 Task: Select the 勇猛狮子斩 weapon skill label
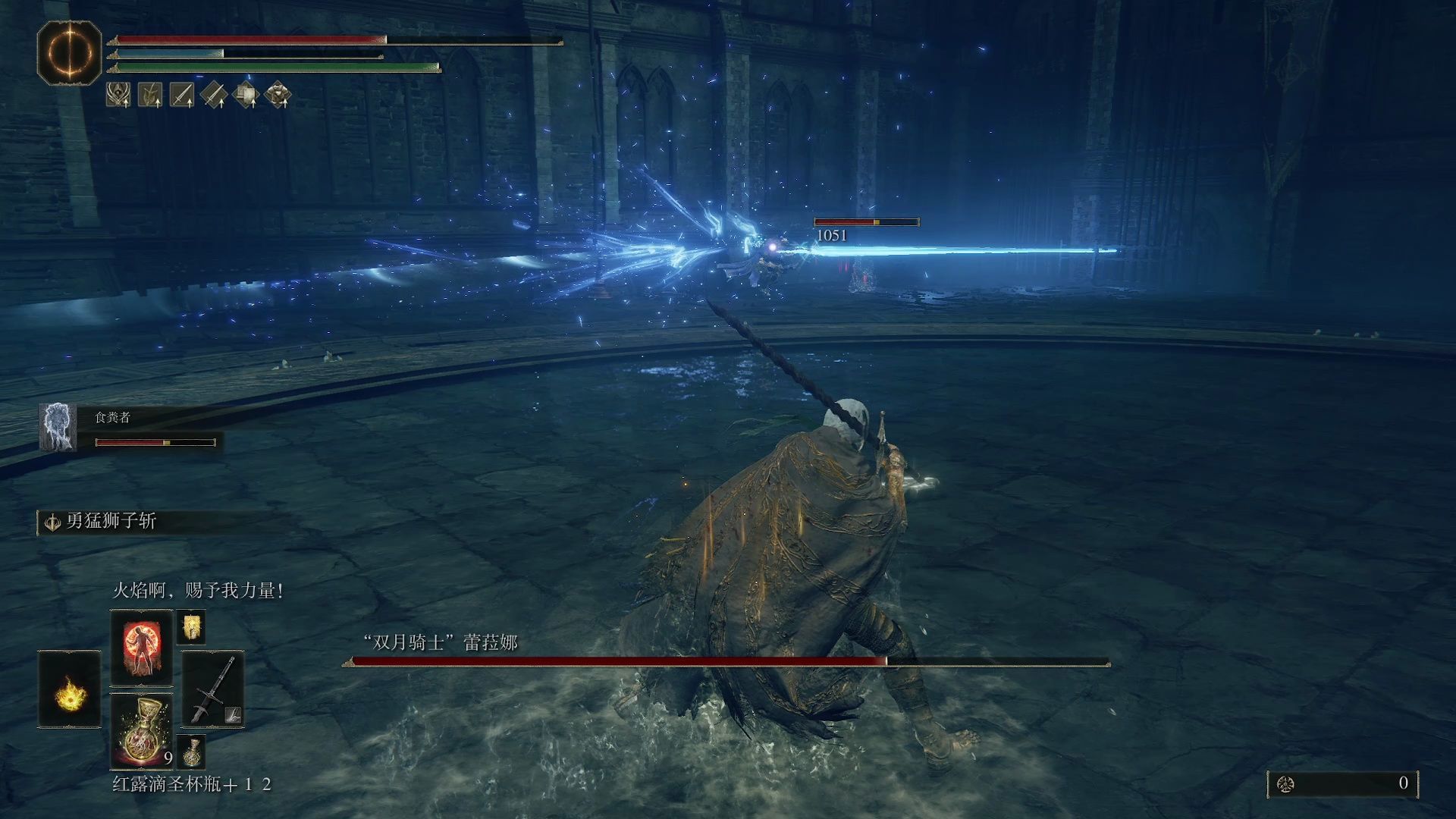[x=111, y=522]
